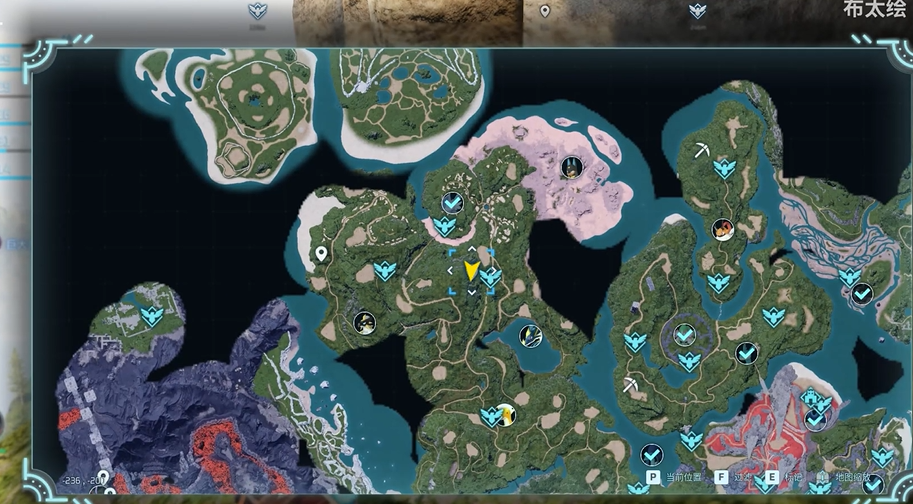Select the fast travel point on the pink beach

[x=444, y=225]
